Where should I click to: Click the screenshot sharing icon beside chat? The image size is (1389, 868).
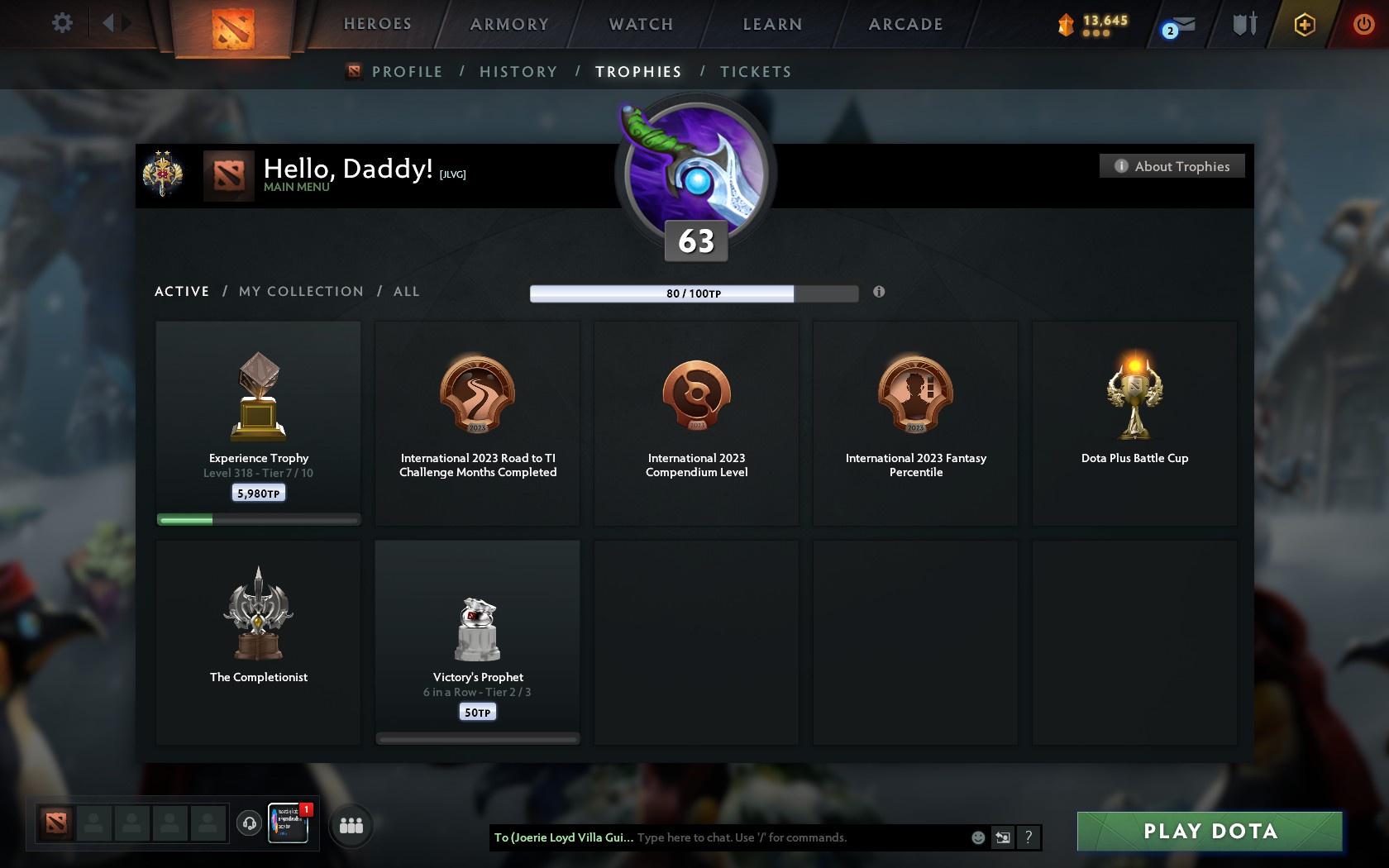[x=1003, y=837]
